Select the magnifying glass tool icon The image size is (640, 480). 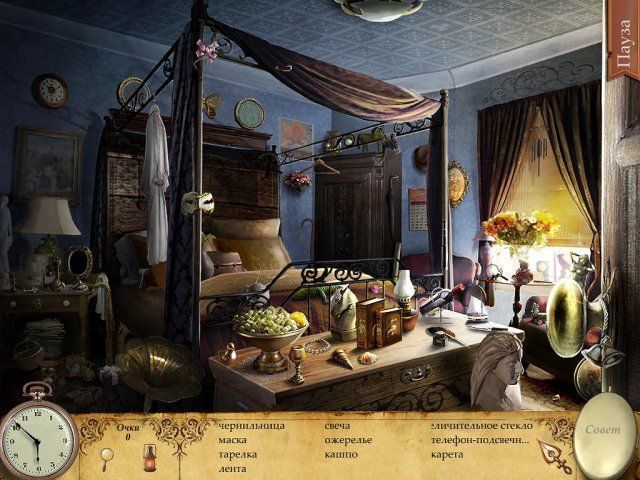(x=112, y=456)
